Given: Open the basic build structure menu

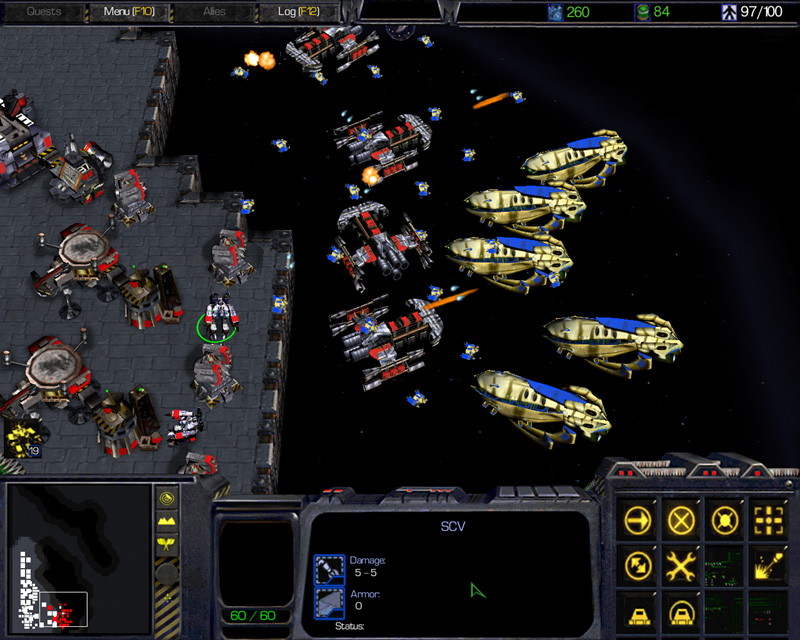Looking at the screenshot, I should 635,609.
